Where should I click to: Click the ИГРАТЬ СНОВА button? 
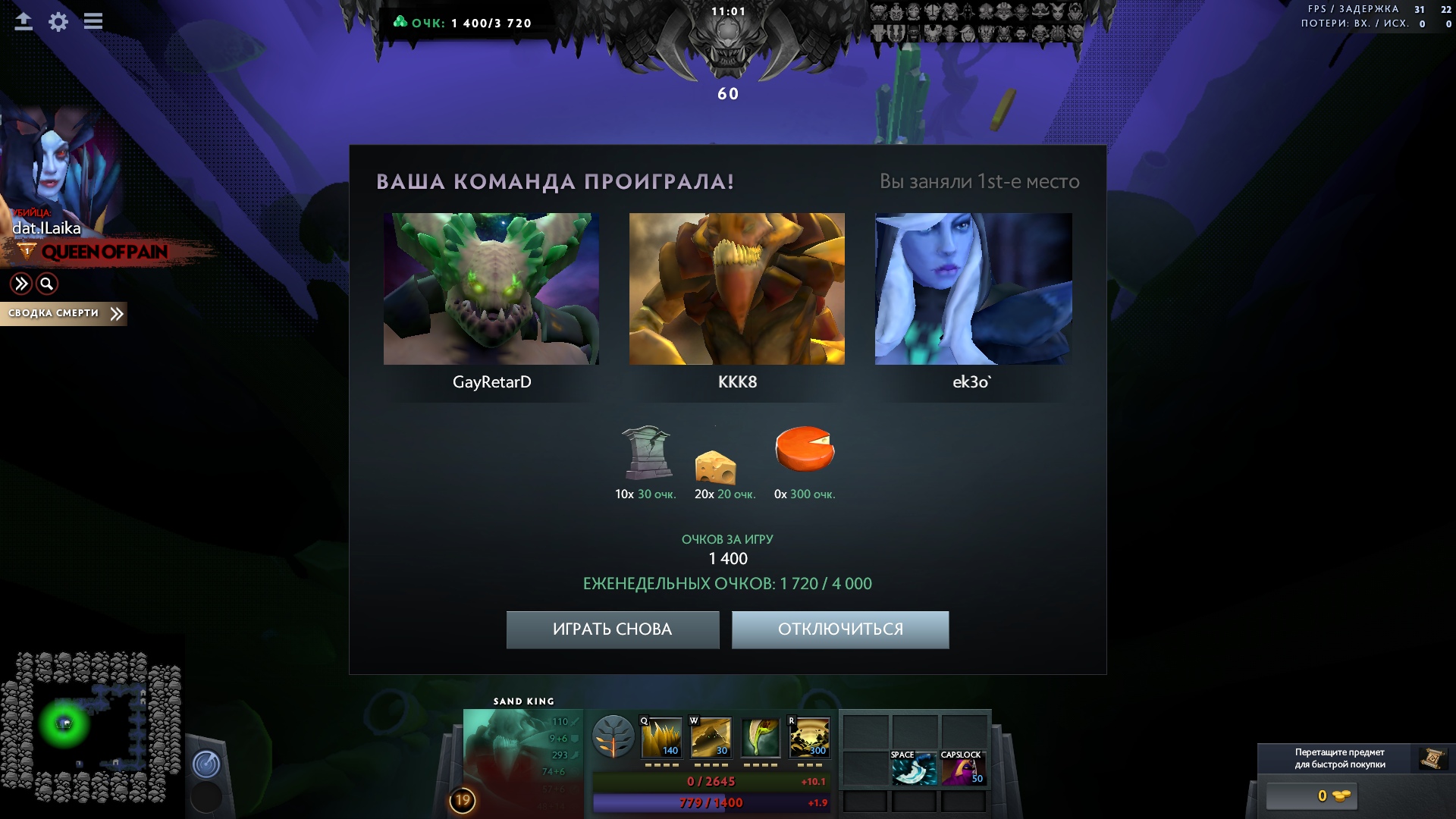pos(612,629)
